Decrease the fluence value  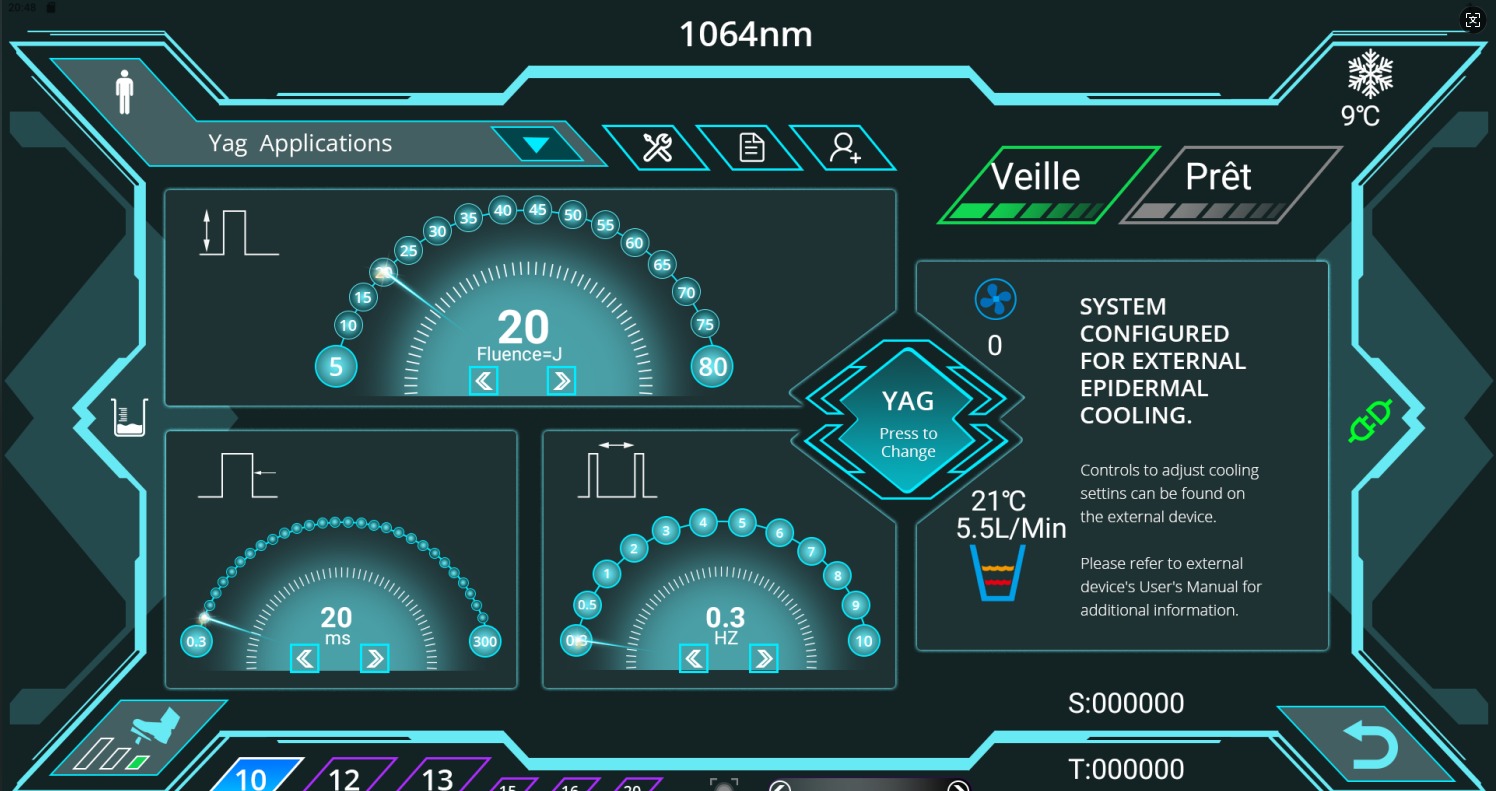484,380
